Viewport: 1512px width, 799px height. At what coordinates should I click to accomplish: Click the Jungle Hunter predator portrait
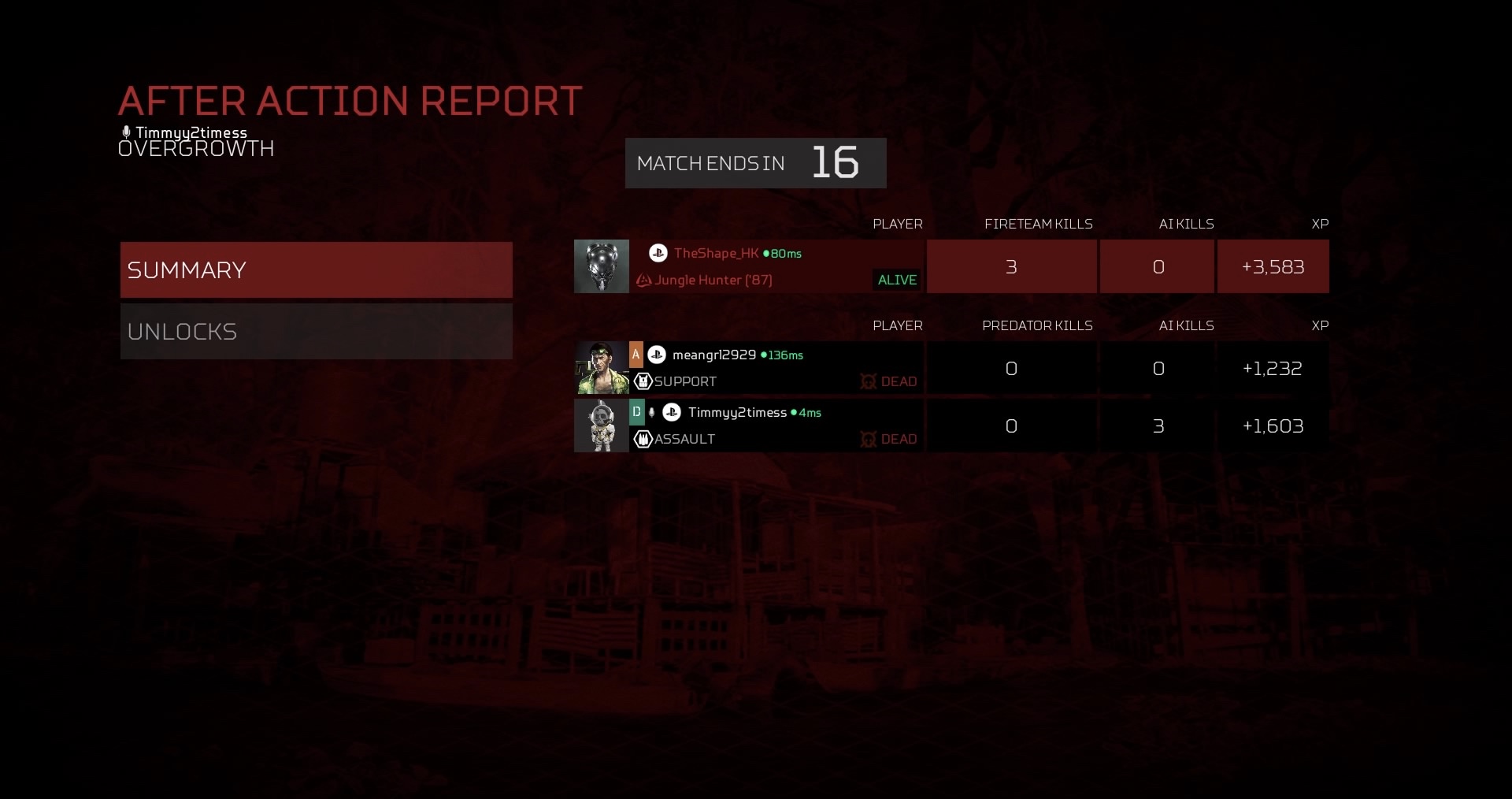602,266
